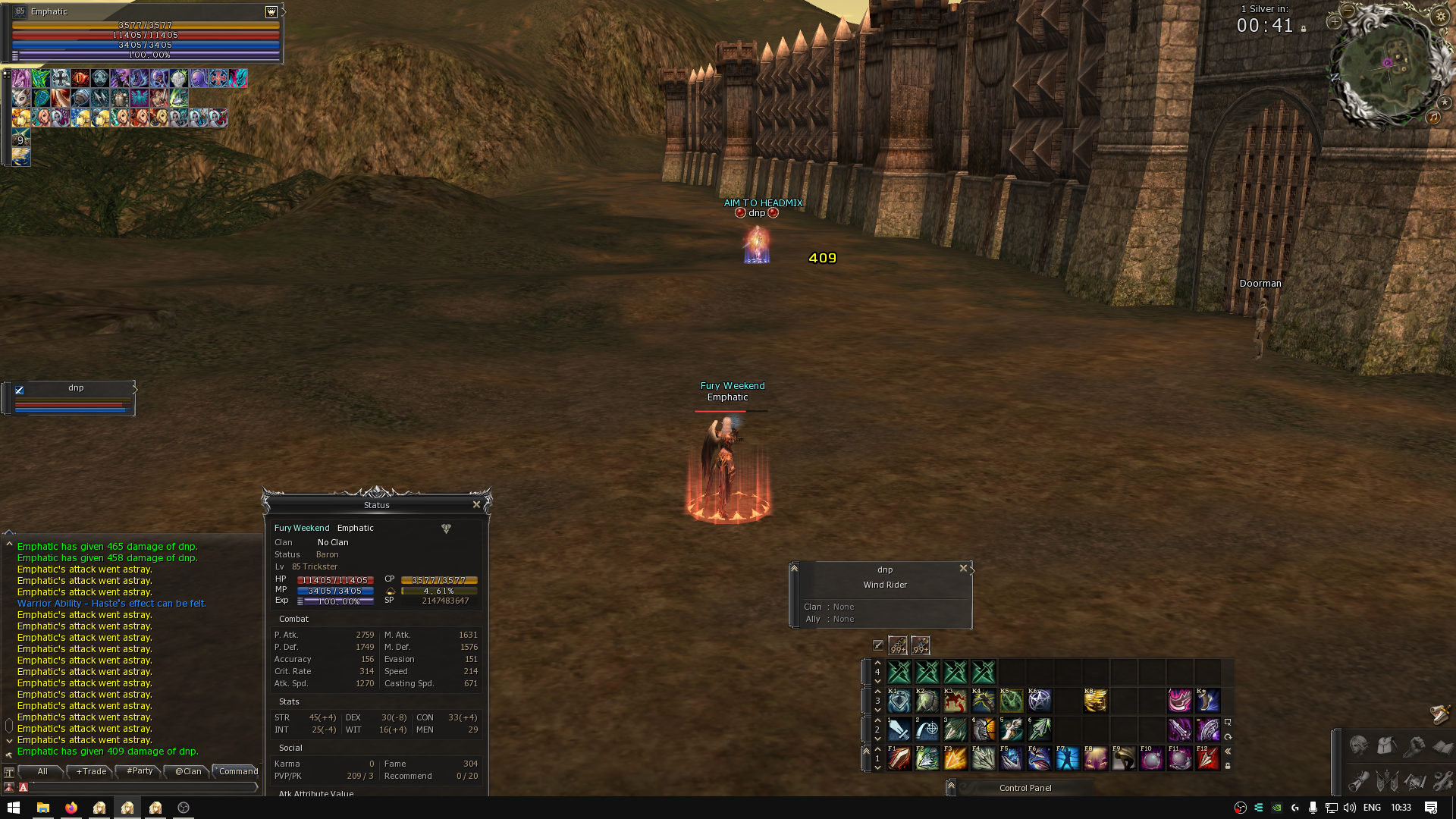
Task: Close the dnp target info window
Action: (x=963, y=568)
